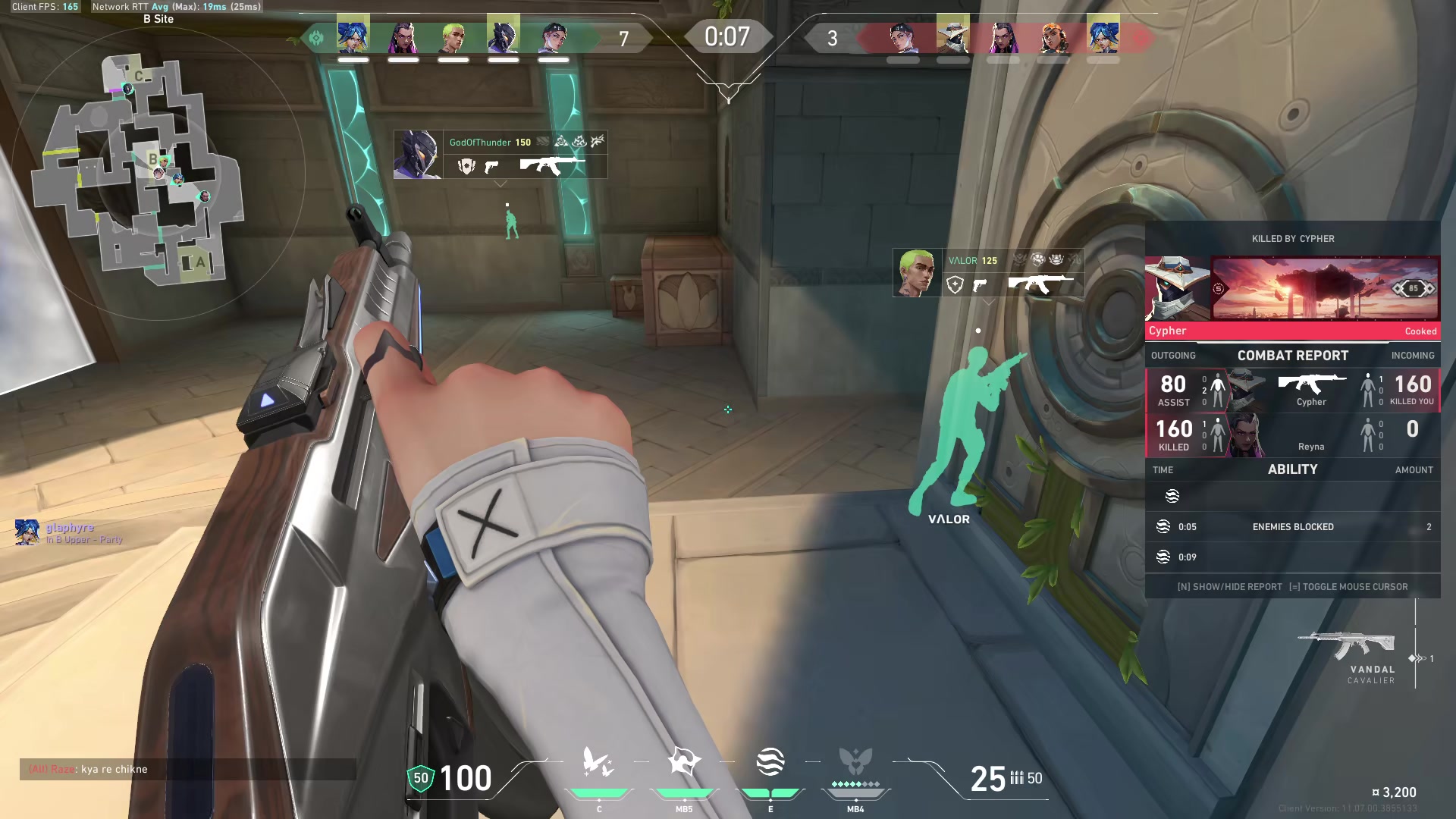This screenshot has height=819, width=1456.
Task: Click the ability icon above key C
Action: (598, 763)
